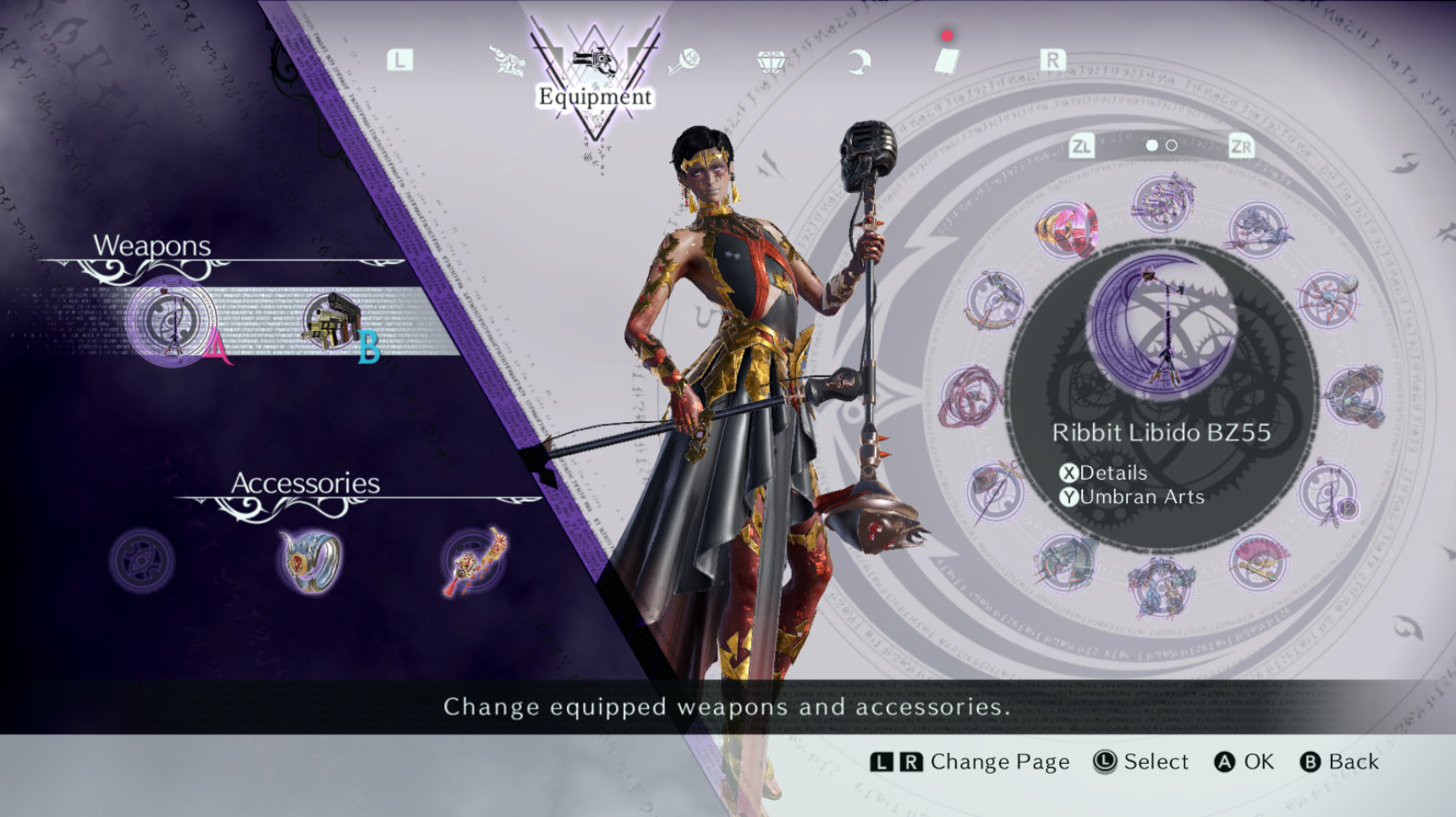Image resolution: width=1456 pixels, height=817 pixels.
Task: Open the book records tab at the top
Action: tap(948, 61)
